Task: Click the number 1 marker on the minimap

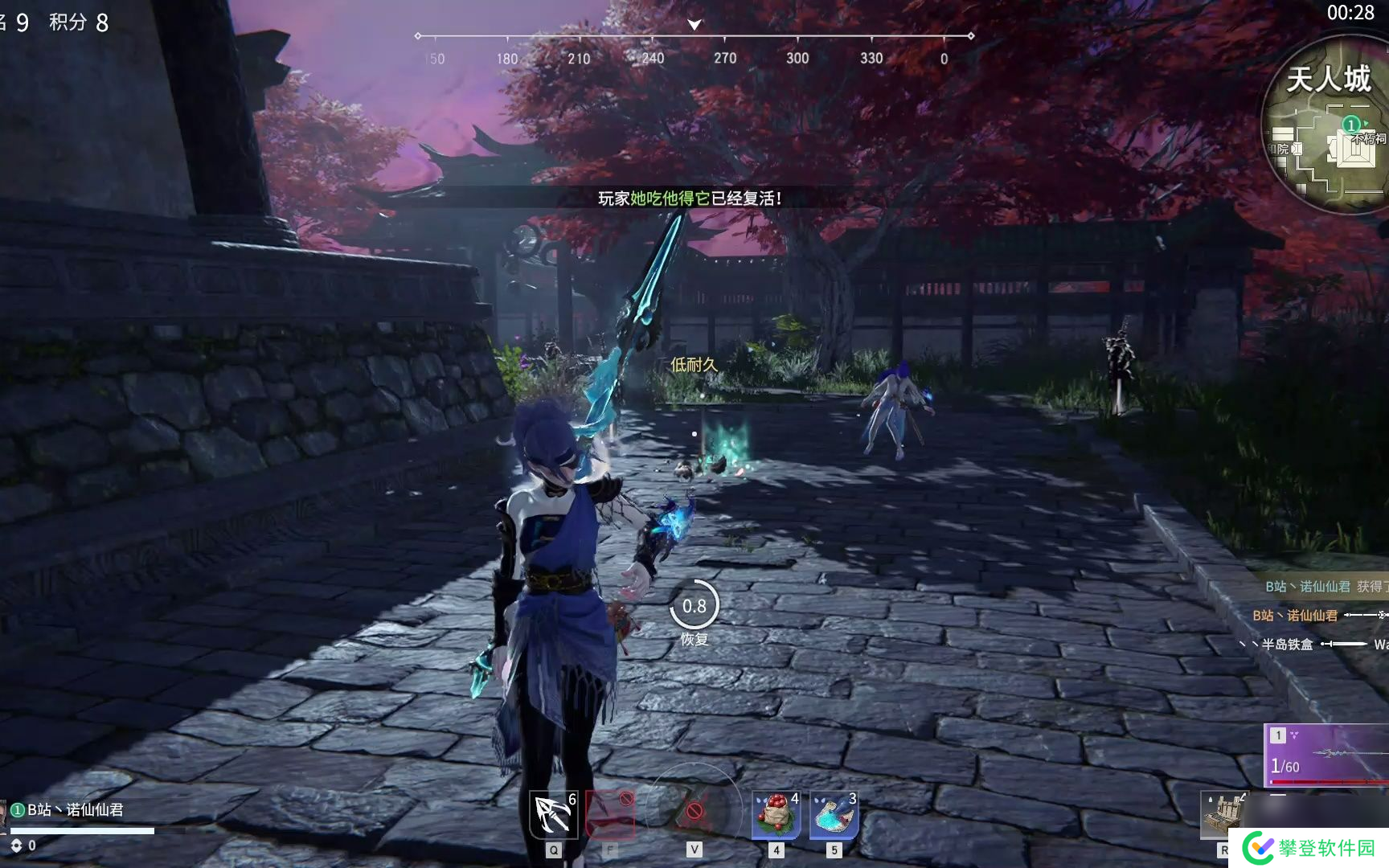Action: tap(1351, 125)
